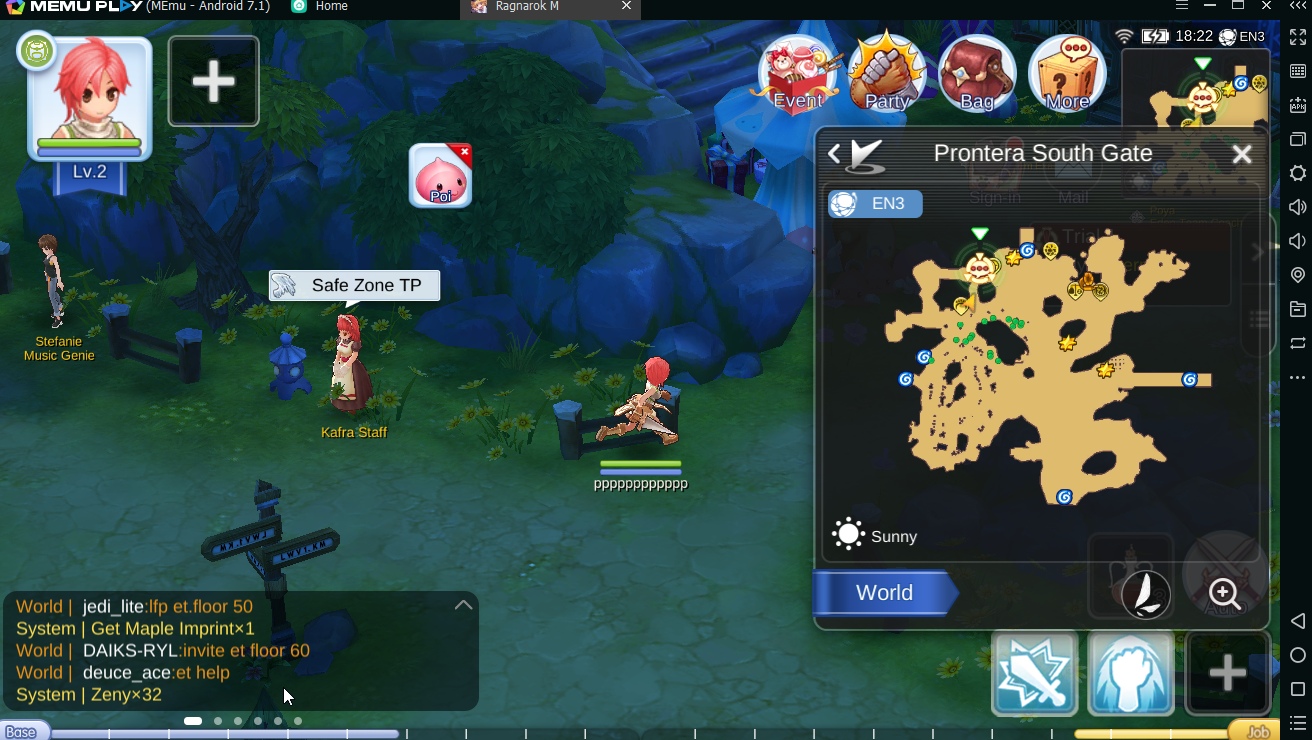Open the Party window

(x=888, y=73)
